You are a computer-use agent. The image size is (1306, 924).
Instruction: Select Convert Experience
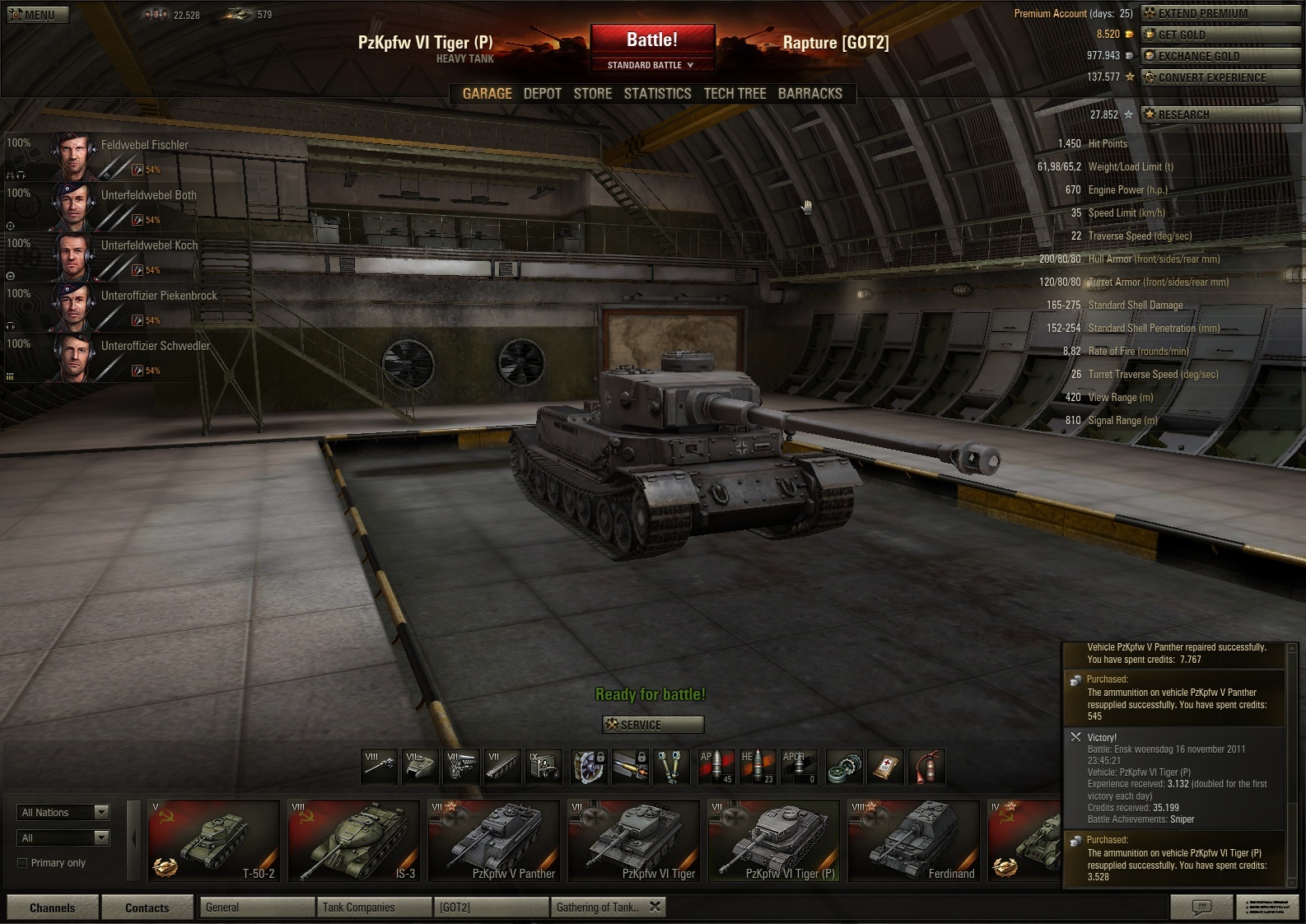point(1220,78)
